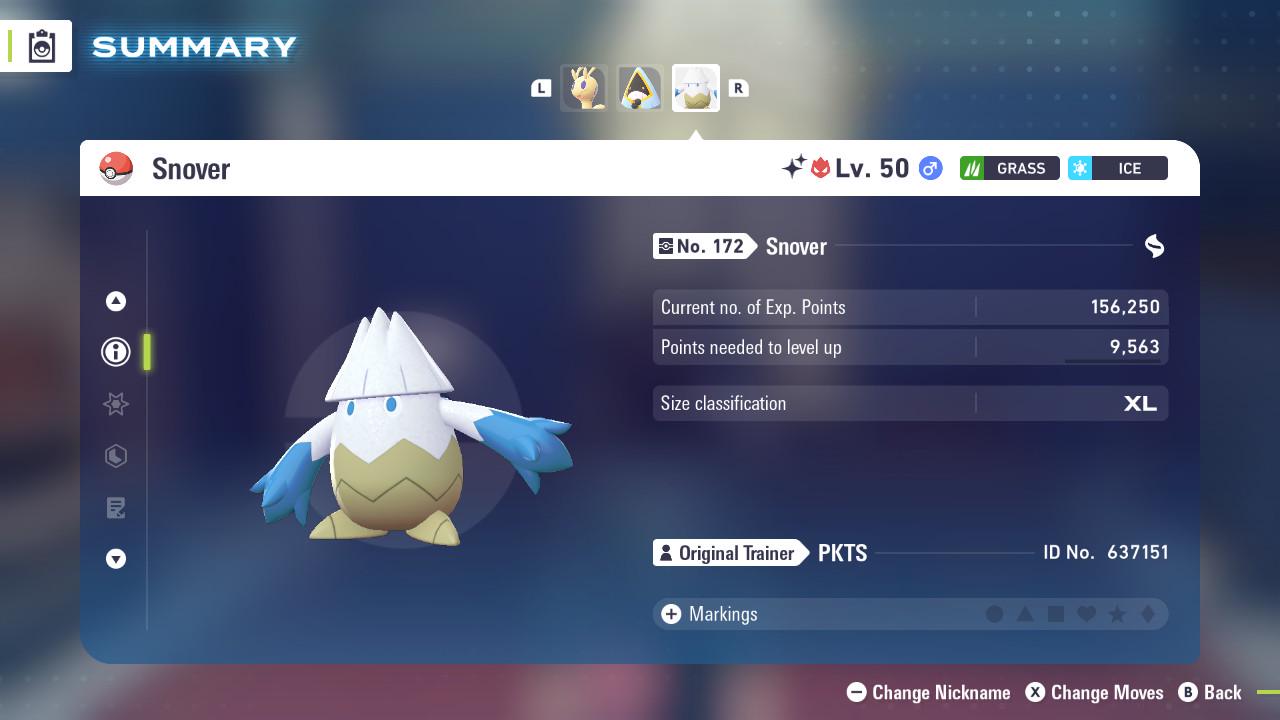Select the male gender symbol
The height and width of the screenshot is (720, 1280).
pyautogui.click(x=930, y=168)
